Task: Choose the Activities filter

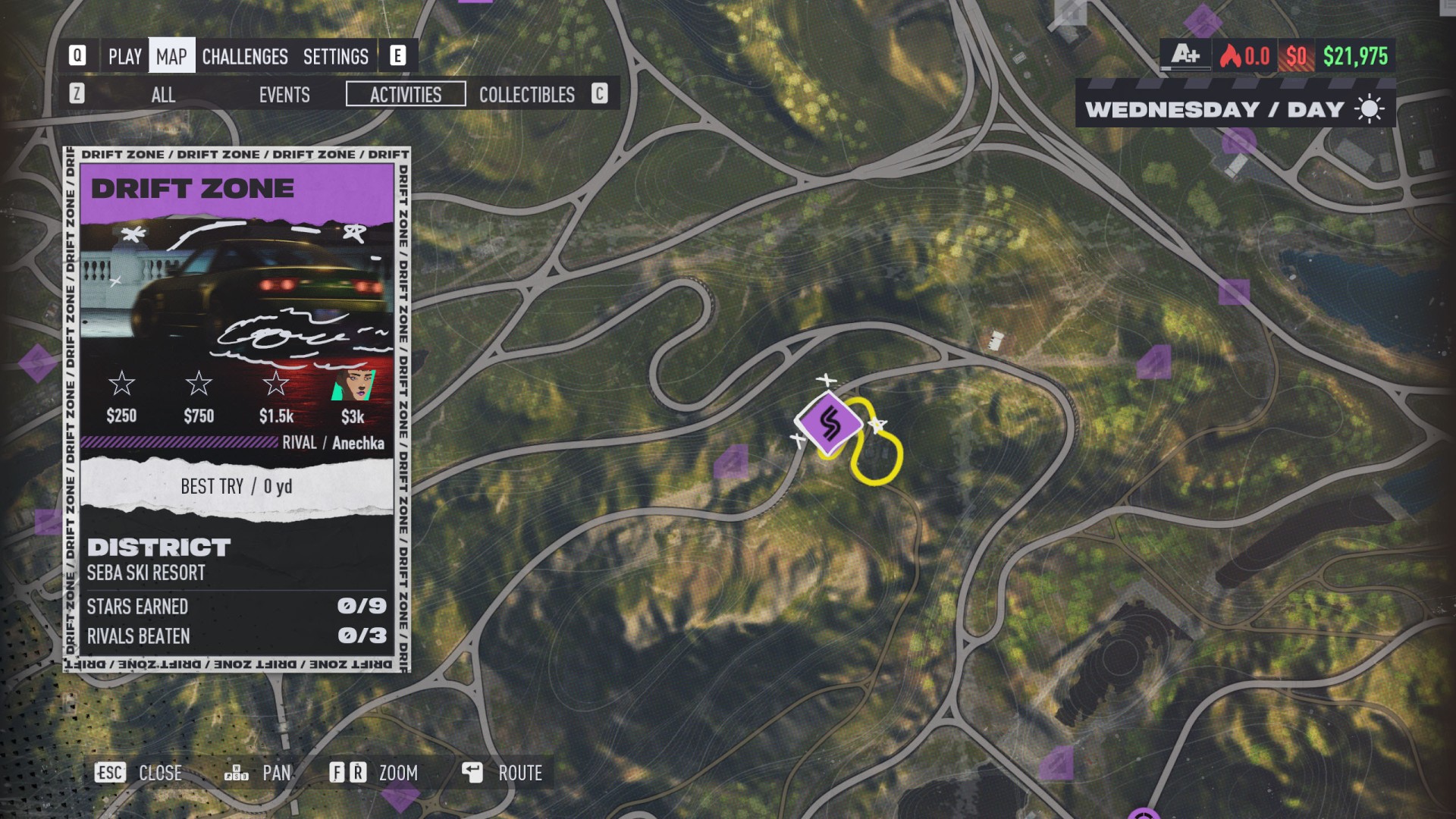Action: pos(406,95)
